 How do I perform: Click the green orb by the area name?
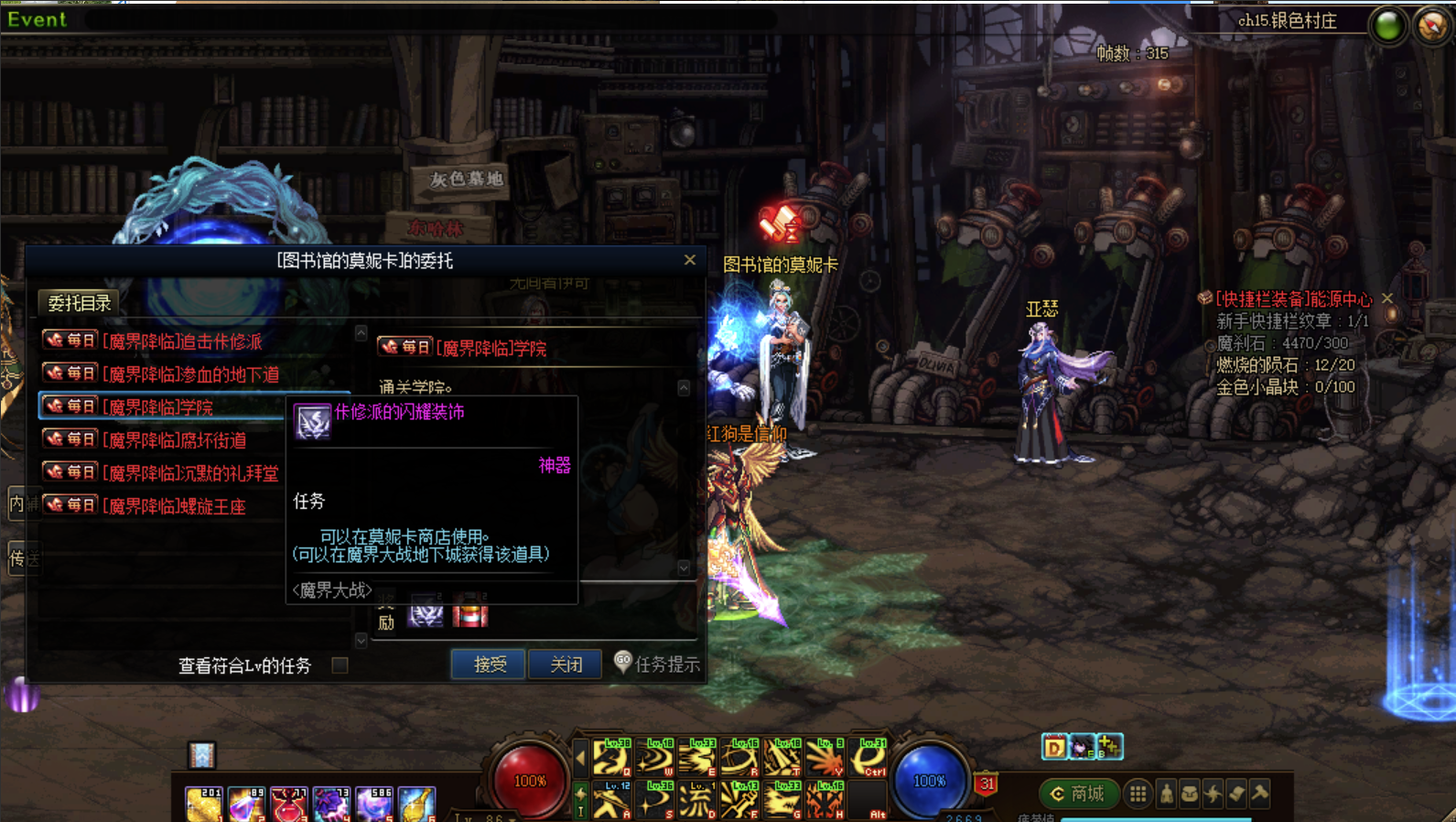(1387, 26)
